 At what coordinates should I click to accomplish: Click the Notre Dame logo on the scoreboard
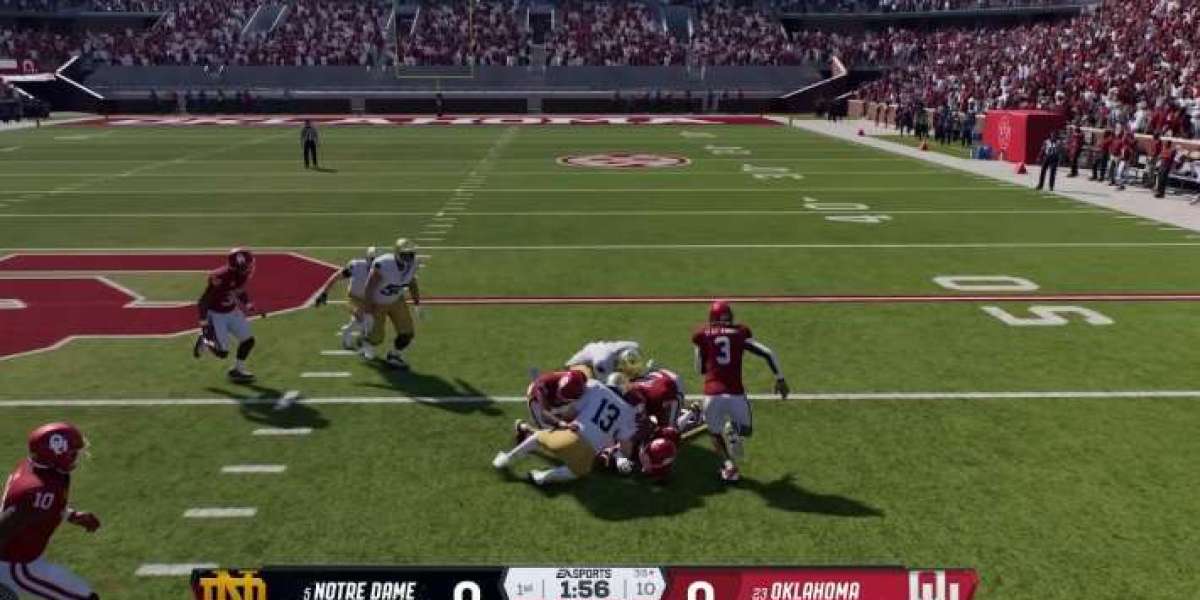(232, 586)
